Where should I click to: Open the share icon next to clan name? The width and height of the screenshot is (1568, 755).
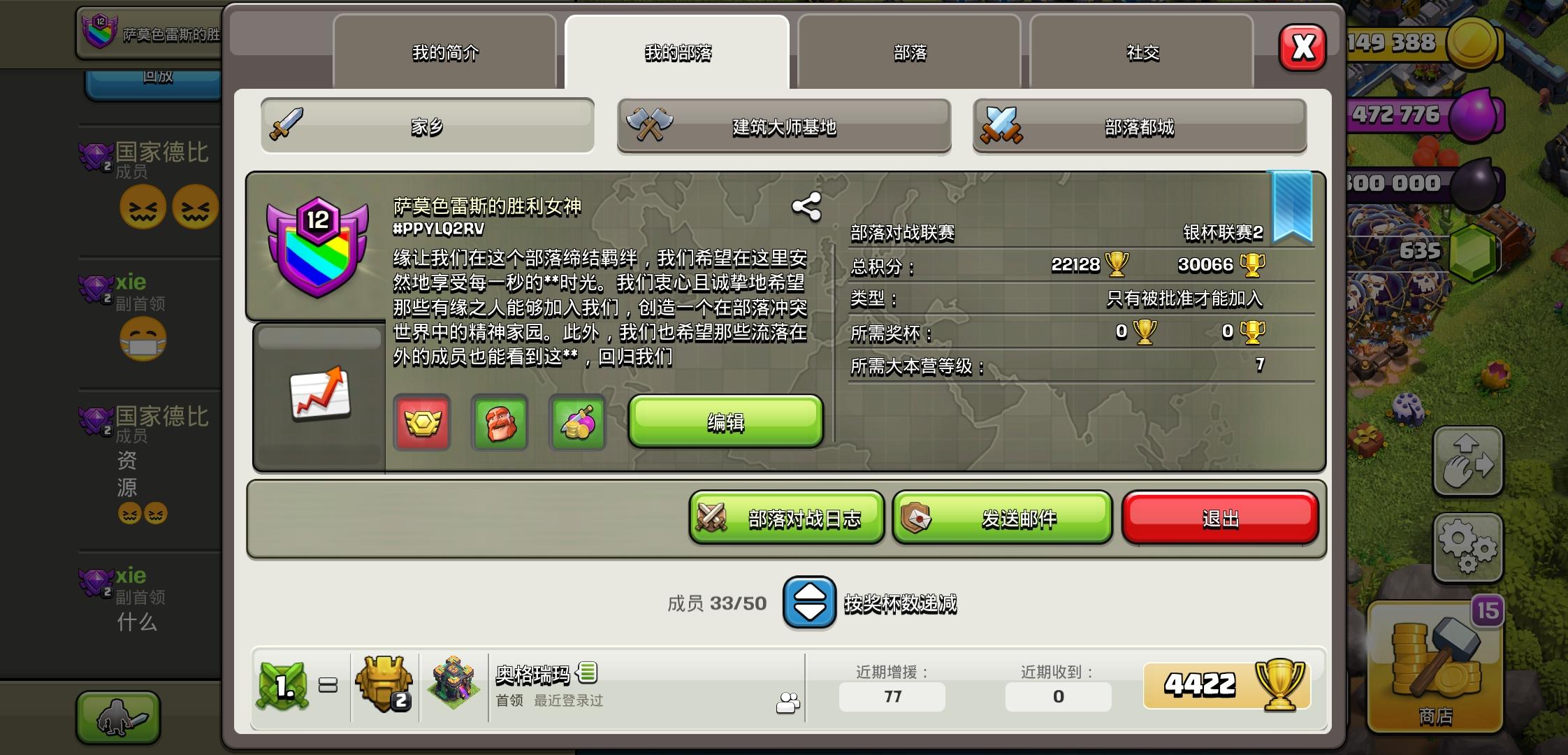[805, 206]
